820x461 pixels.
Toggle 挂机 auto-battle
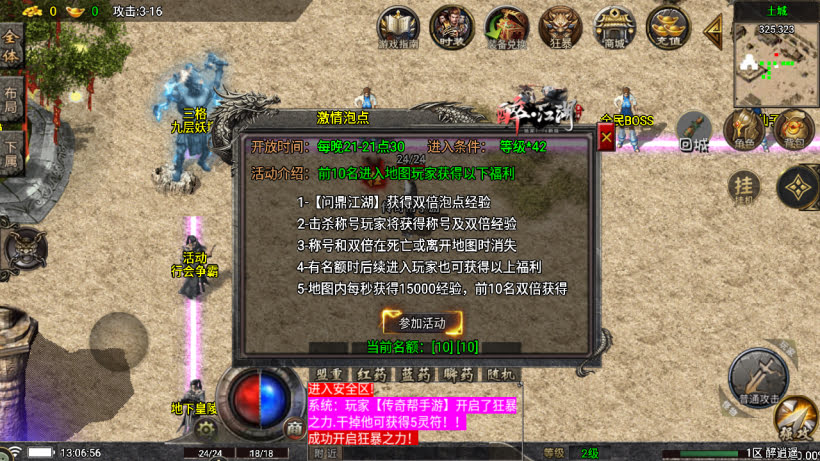point(743,185)
